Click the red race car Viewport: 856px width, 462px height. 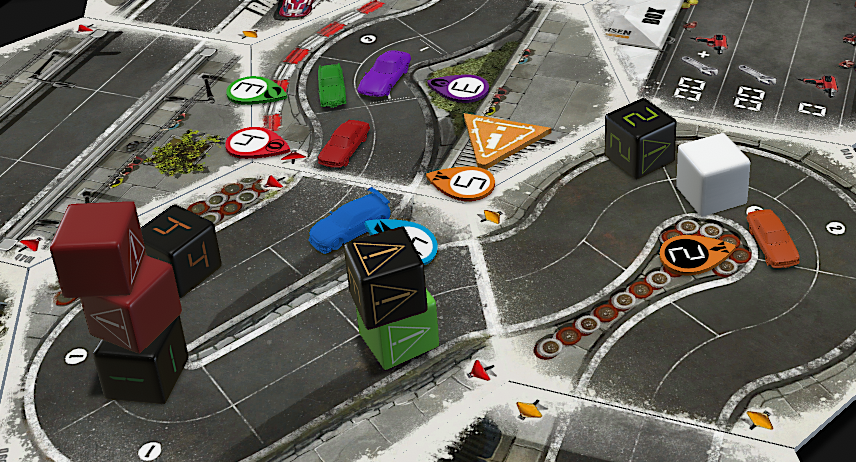(x=343, y=143)
